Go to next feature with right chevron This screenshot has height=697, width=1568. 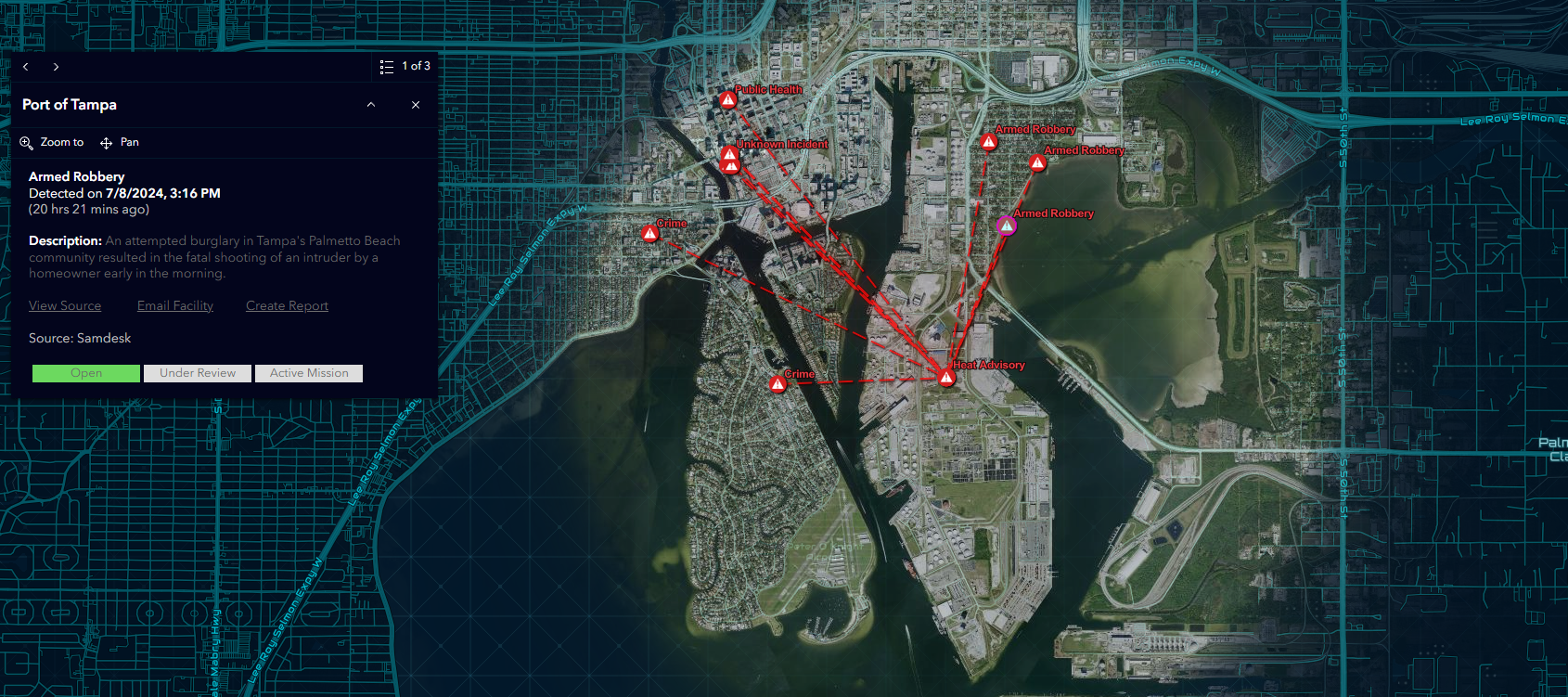[56, 66]
